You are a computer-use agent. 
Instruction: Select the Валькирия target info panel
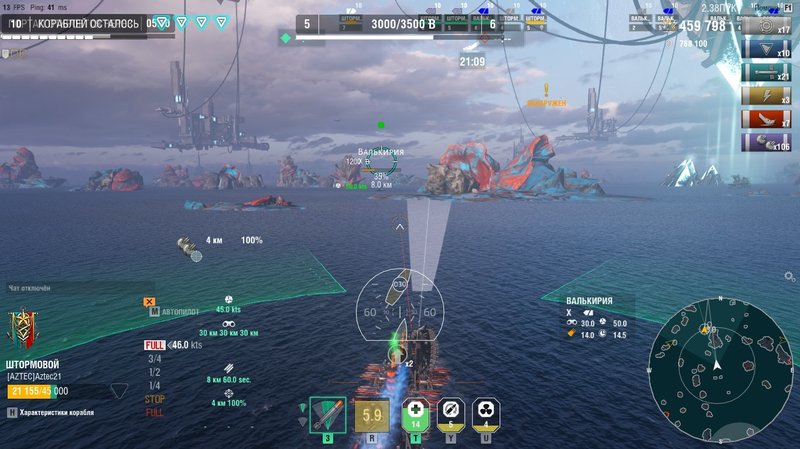tap(598, 319)
